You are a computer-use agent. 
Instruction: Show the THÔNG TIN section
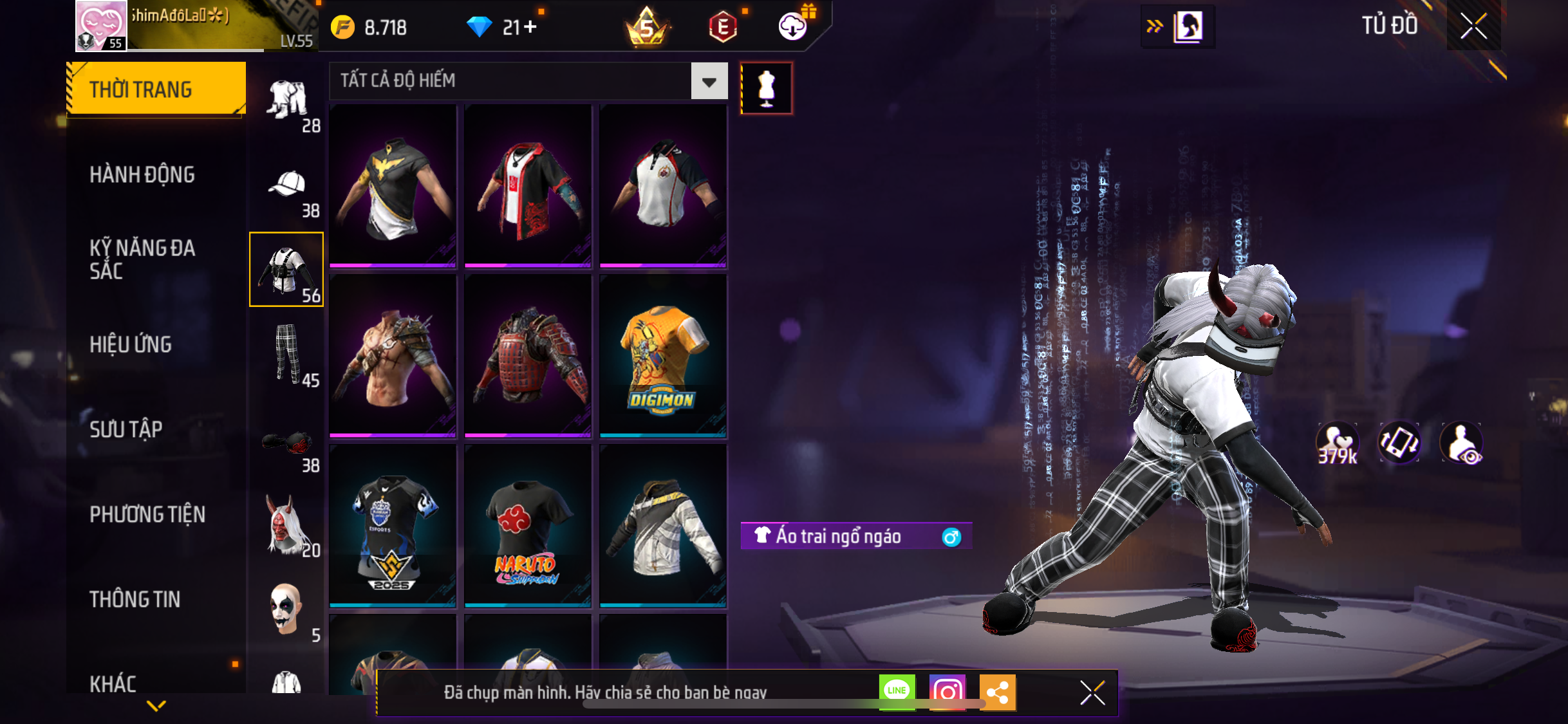point(135,599)
